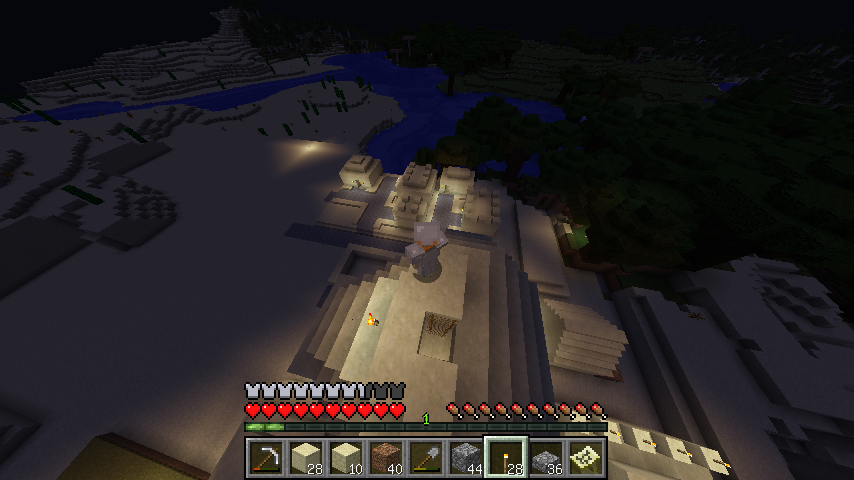This screenshot has width=854, height=480.
Task: Select the cobblestone stack of 44
Action: [x=465, y=458]
